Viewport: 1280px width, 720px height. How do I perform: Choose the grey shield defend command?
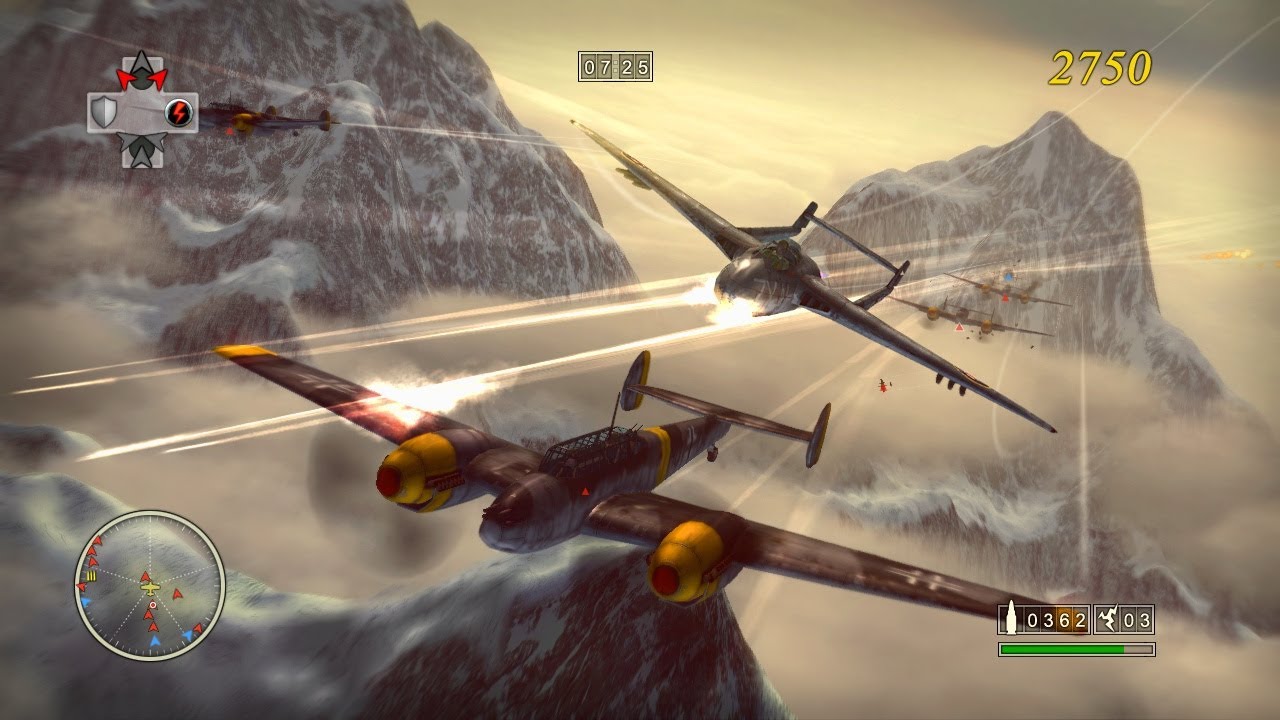(104, 112)
